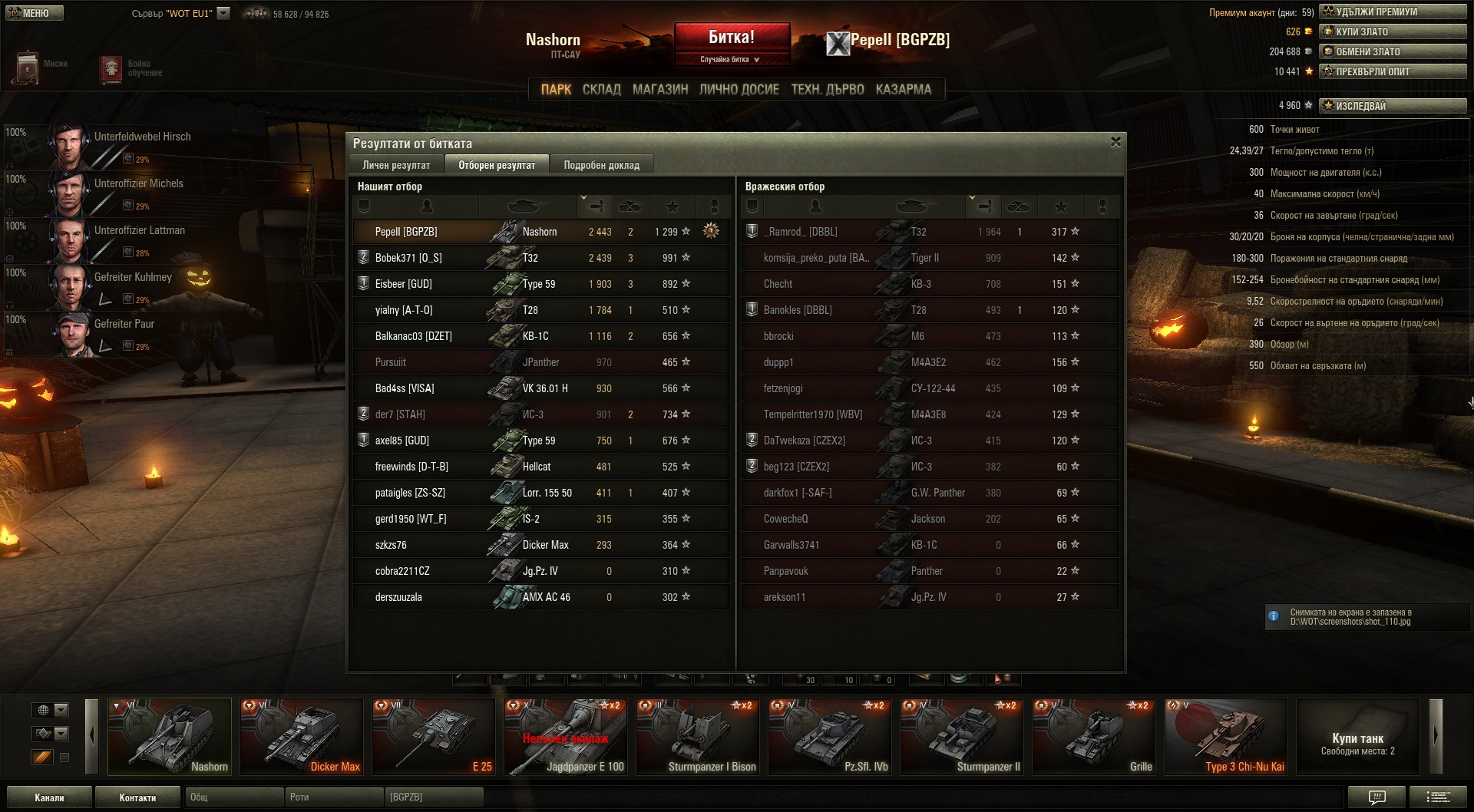Select the Dicker Max tank in carousel
This screenshot has height=812, width=1474.
point(301,736)
